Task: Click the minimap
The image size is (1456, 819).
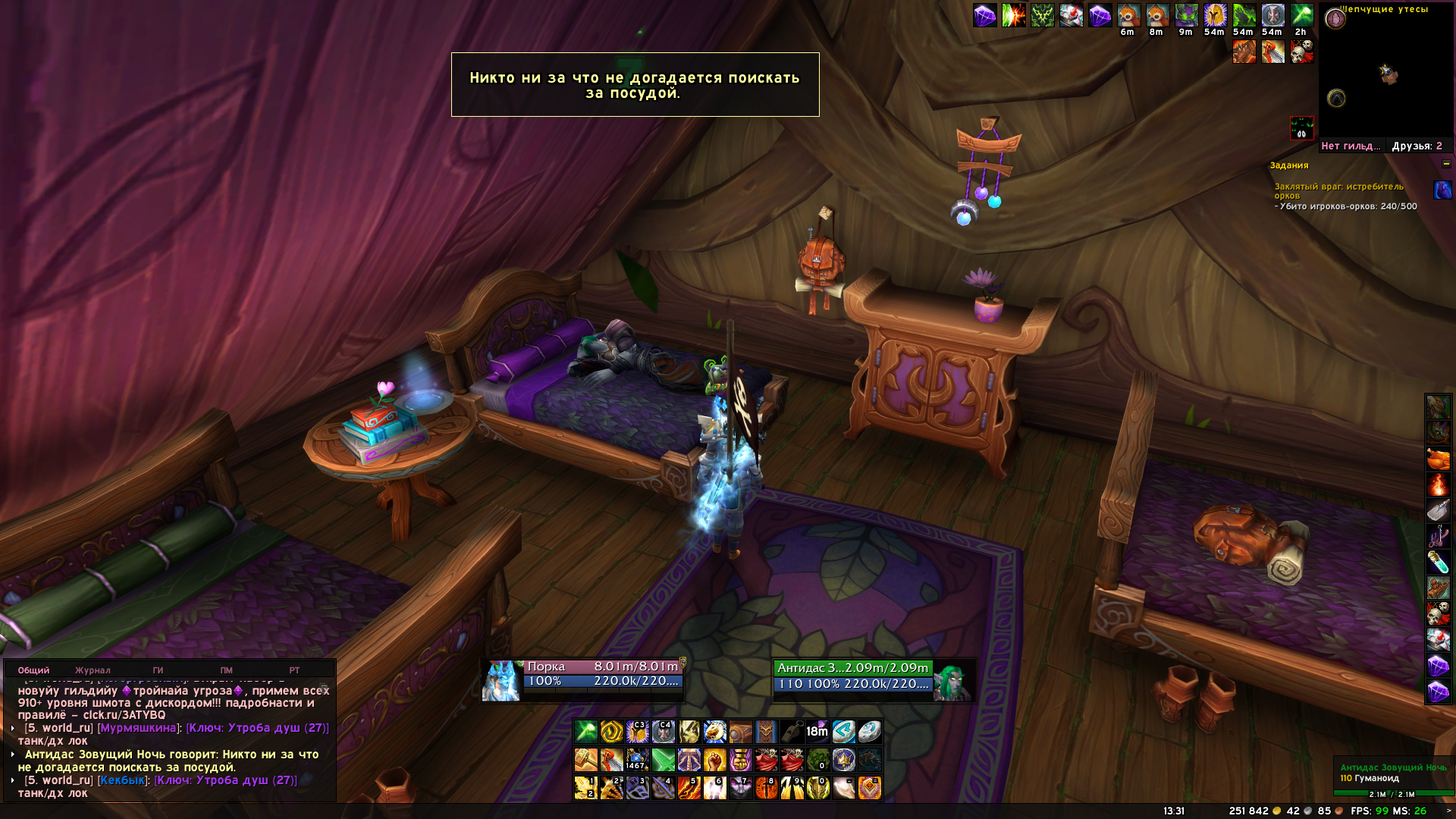Action: [x=1386, y=74]
